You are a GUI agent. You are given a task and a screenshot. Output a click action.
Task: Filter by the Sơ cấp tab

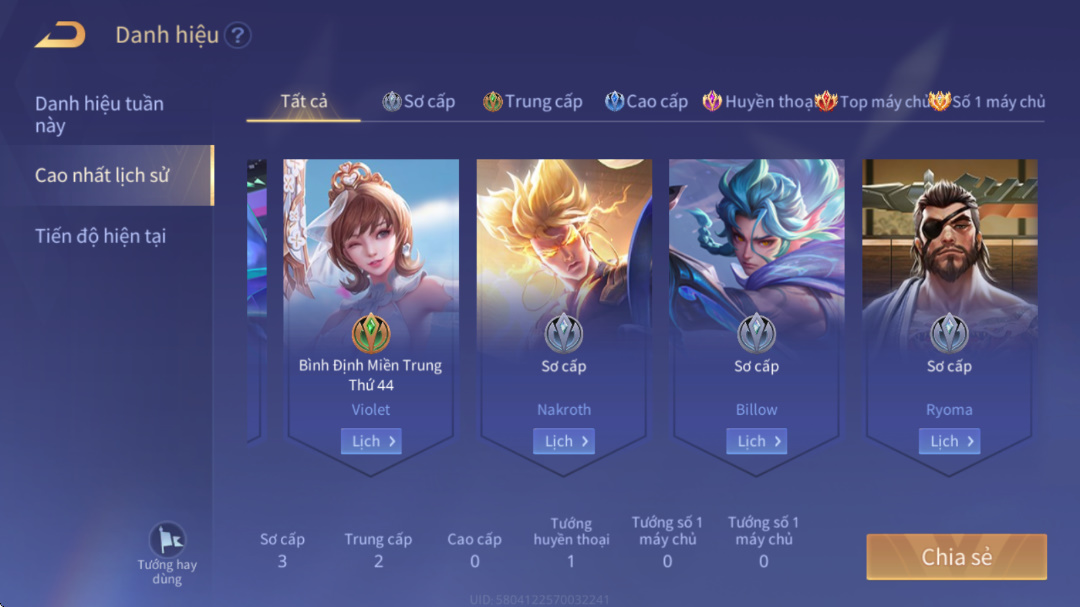(419, 101)
